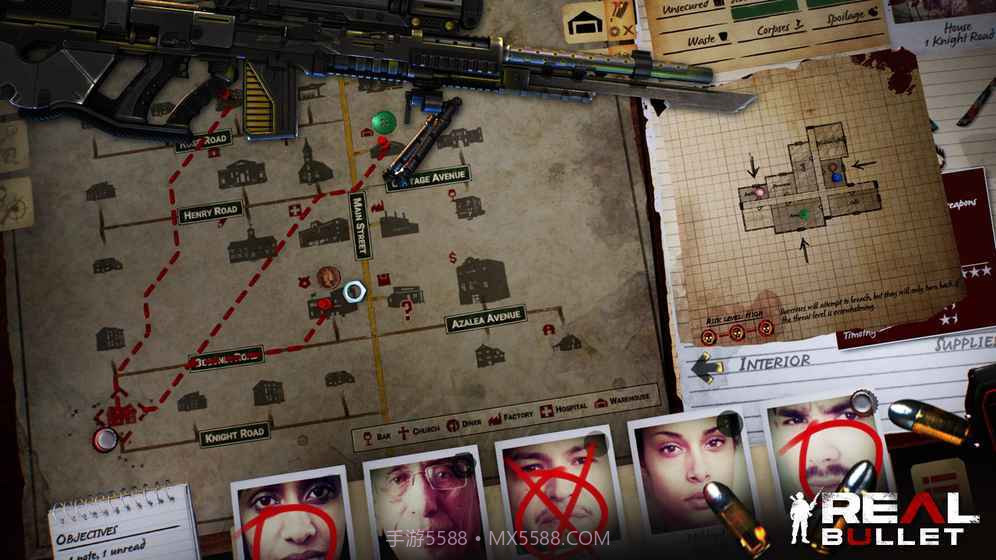Select the green pushpin on the map
The height and width of the screenshot is (560, 996).
click(382, 121)
